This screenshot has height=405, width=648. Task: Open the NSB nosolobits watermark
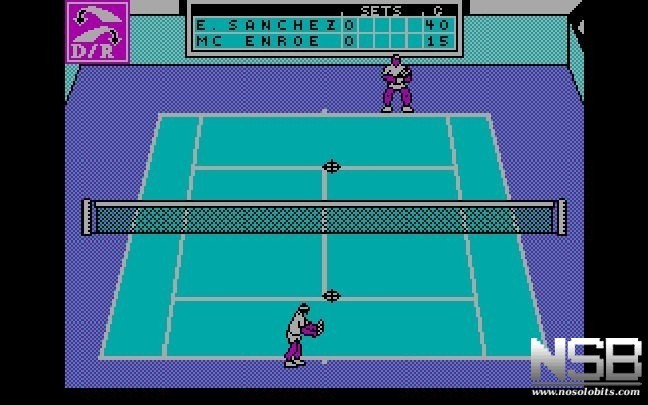tap(585, 362)
